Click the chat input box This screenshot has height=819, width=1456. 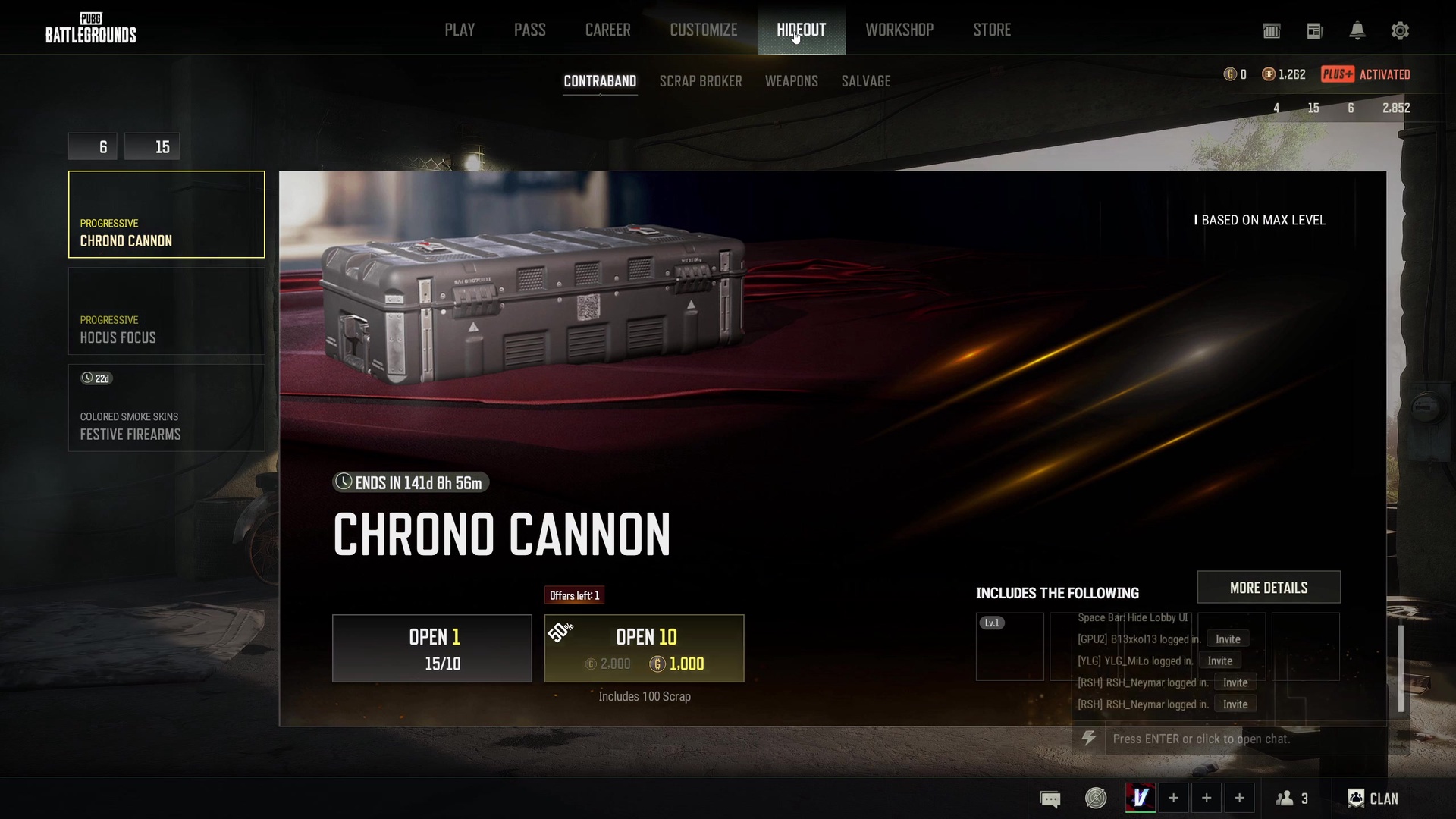(x=1244, y=739)
